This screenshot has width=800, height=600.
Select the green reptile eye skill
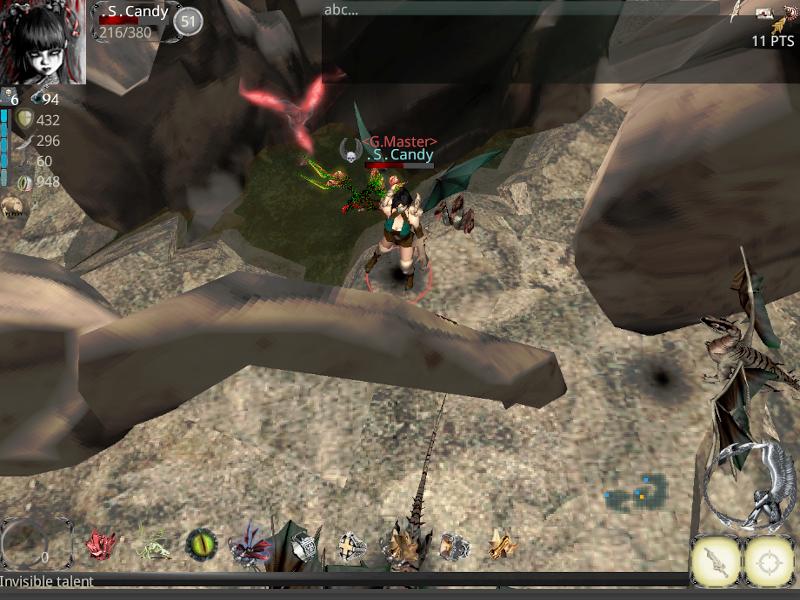pyautogui.click(x=201, y=545)
